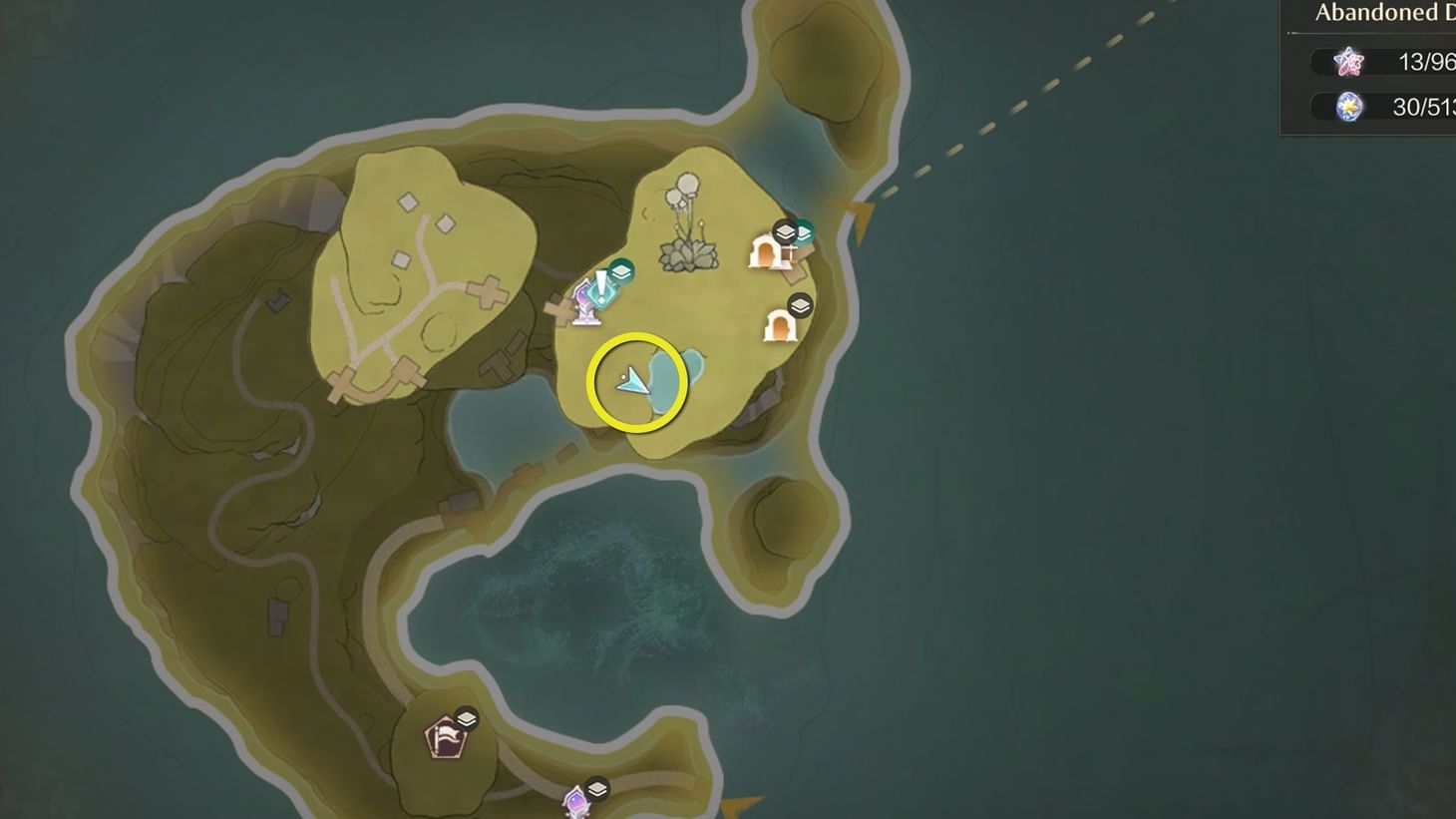Viewport: 1456px width, 819px height.
Task: Click the pink star currency icon in the tracker
Action: point(1350,62)
